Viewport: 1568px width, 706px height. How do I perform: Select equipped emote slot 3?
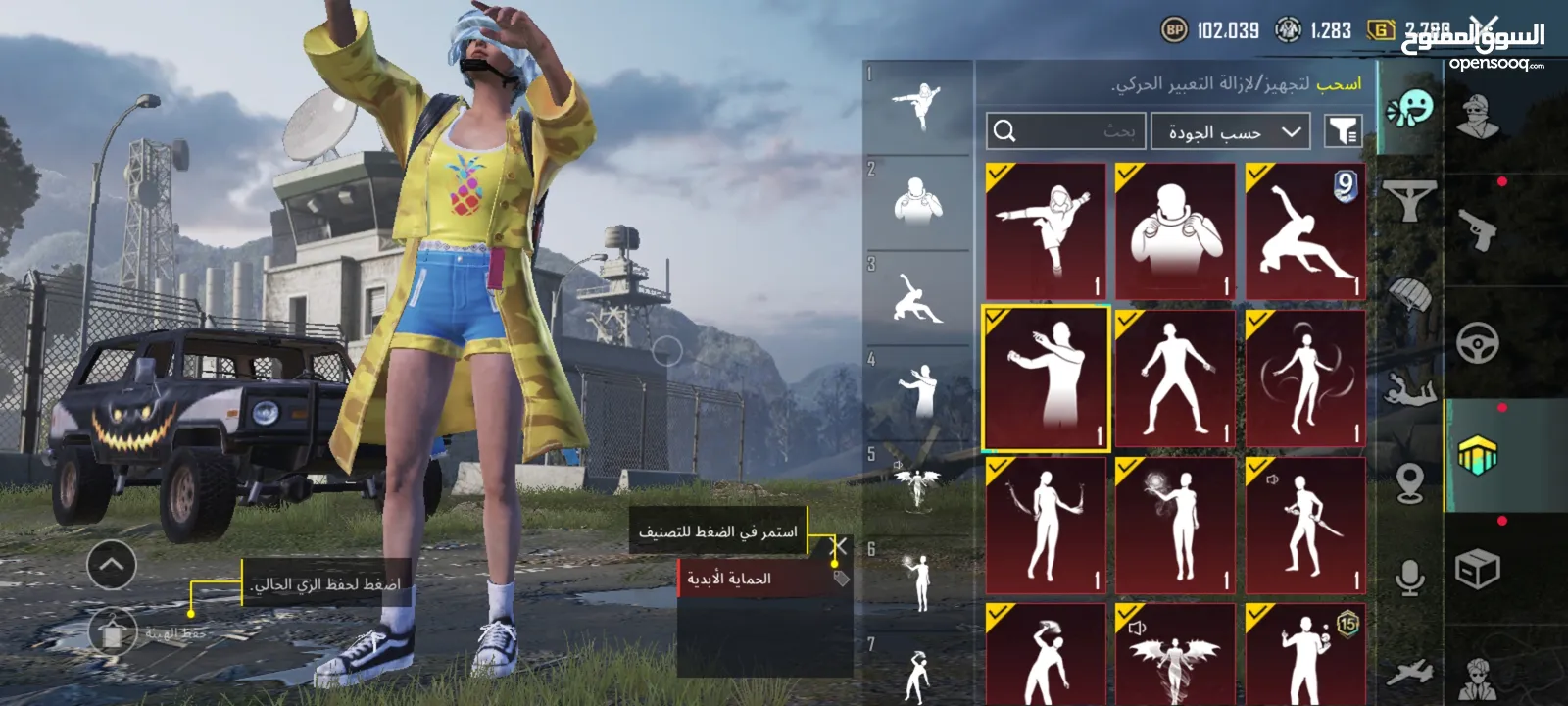click(x=918, y=297)
